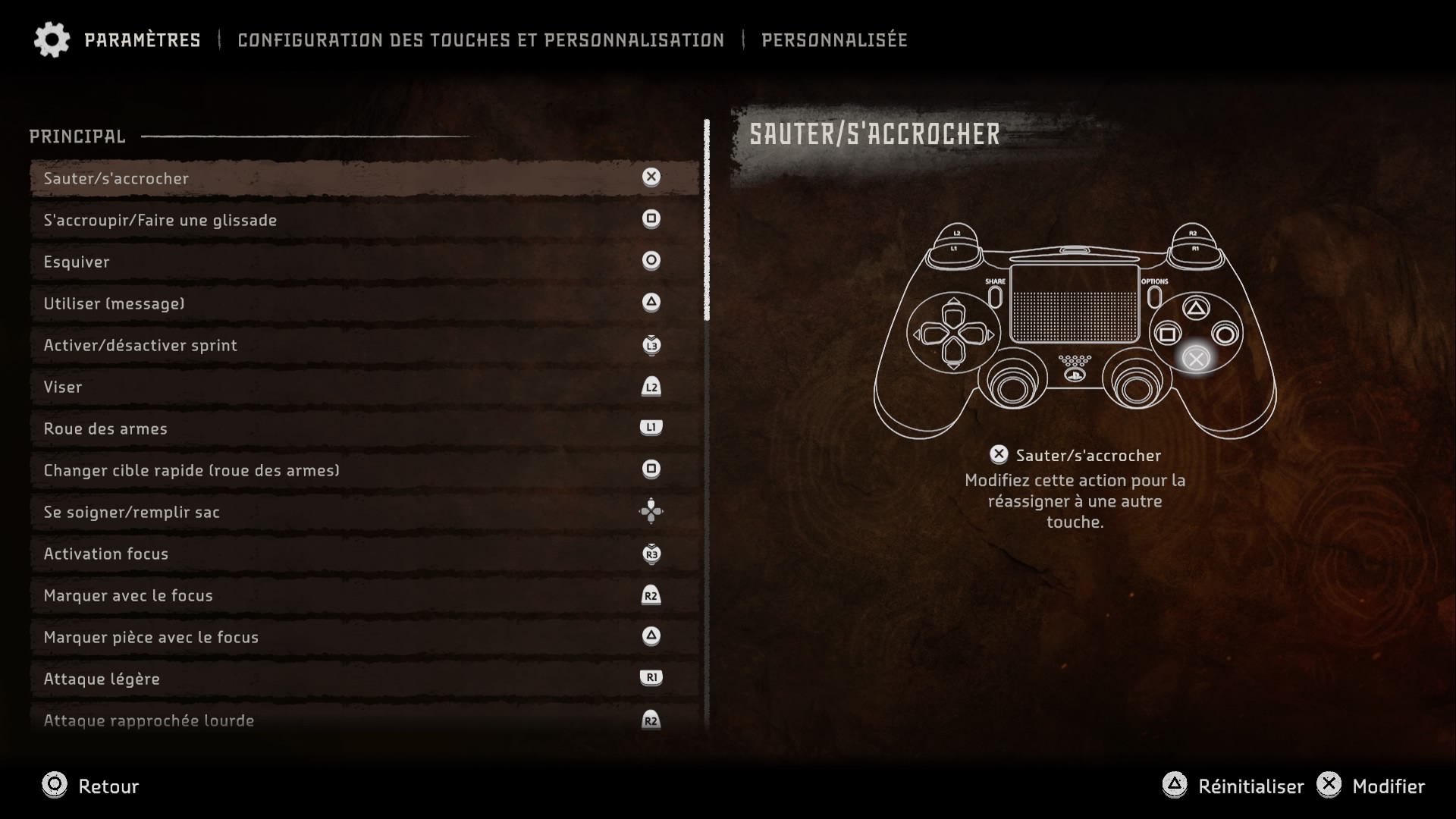Select the Sauter/s'accrocher binding row
The width and height of the screenshot is (1456, 819).
[x=364, y=178]
